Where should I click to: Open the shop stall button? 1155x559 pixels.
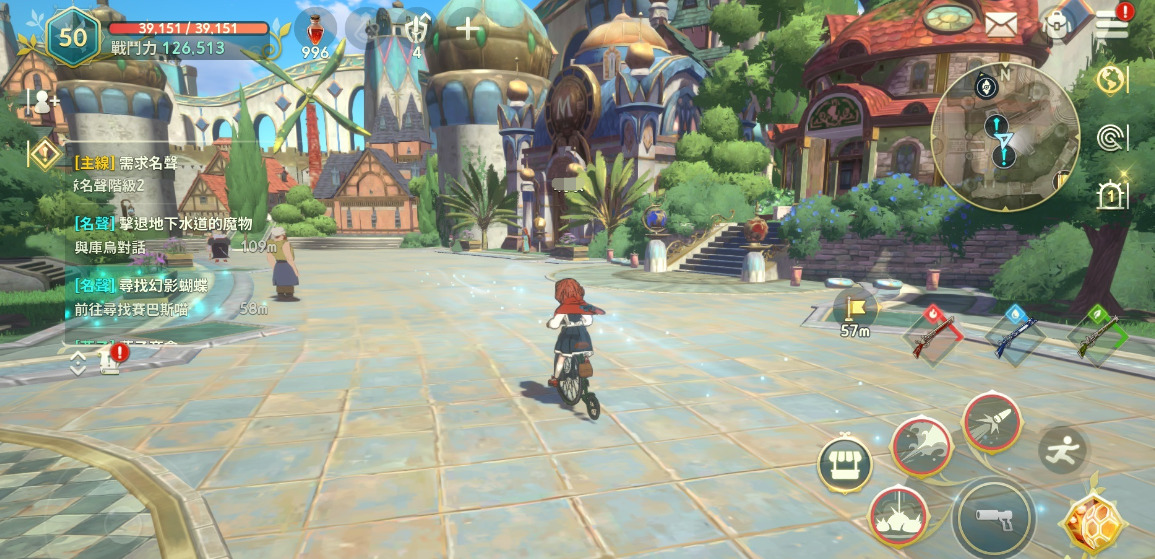pos(845,464)
